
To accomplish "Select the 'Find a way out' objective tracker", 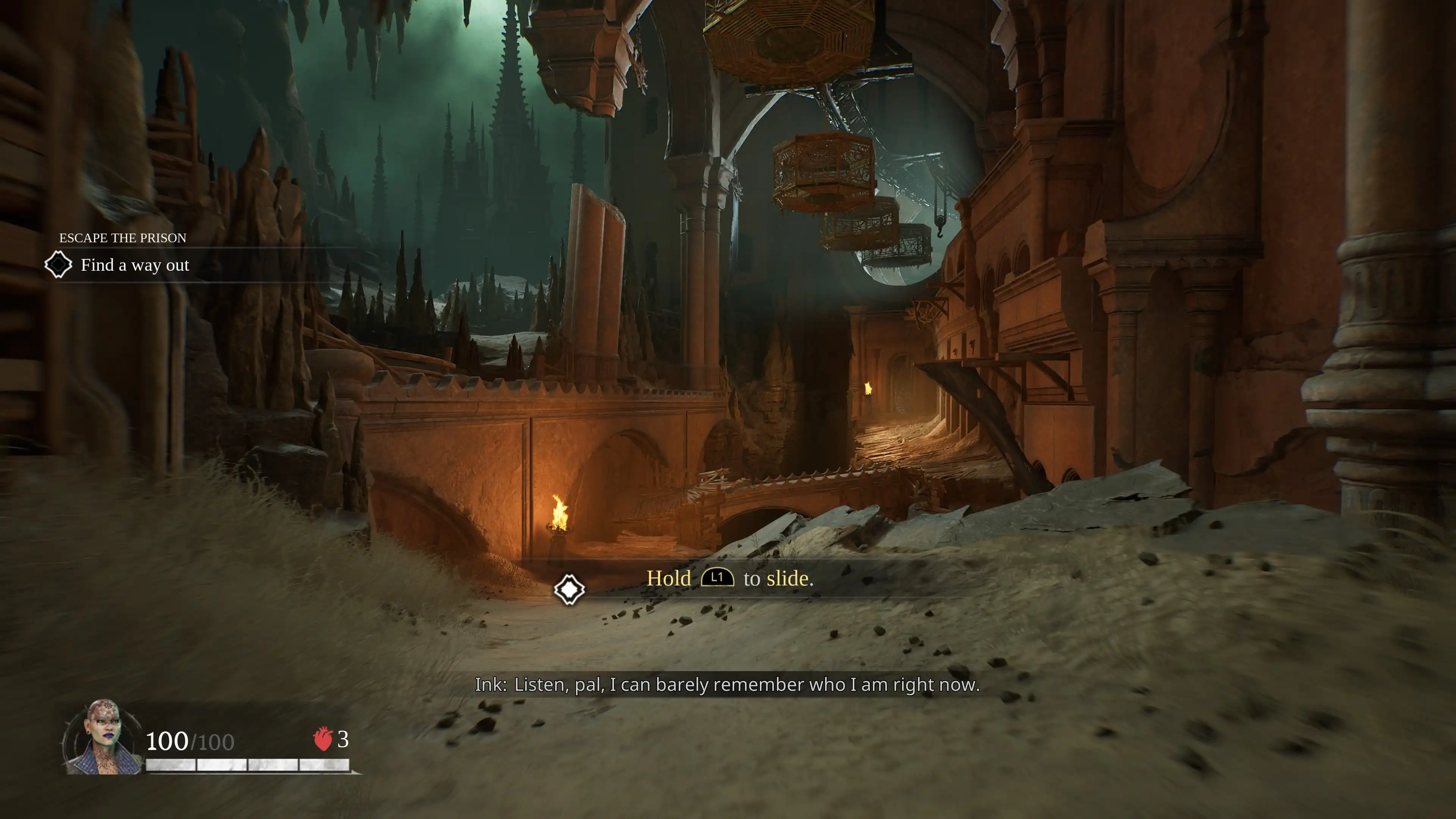I will 135,265.
